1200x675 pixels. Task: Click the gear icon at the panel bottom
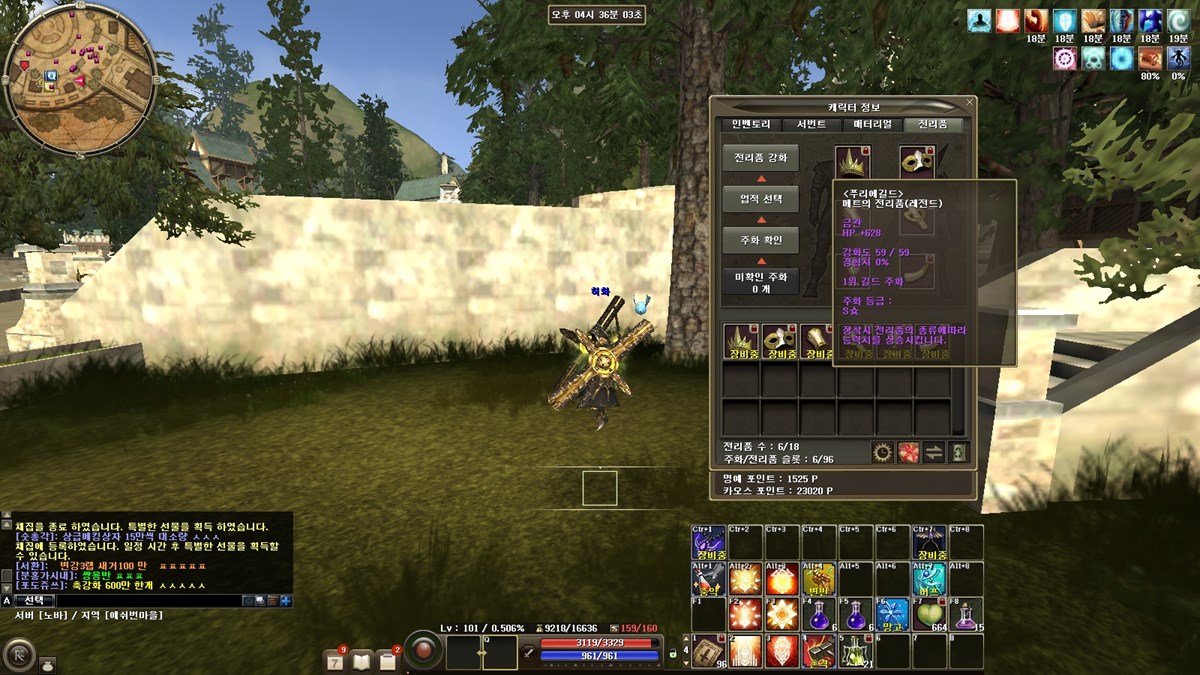pyautogui.click(x=881, y=452)
